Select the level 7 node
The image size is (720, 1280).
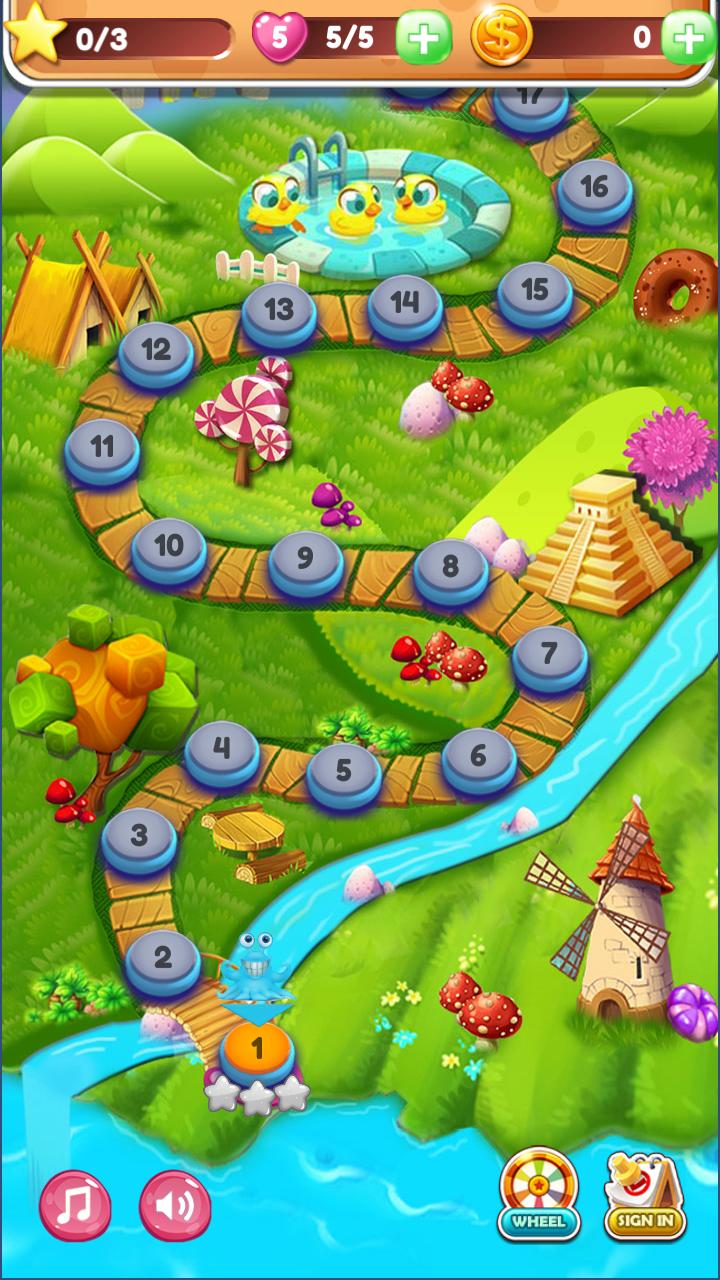click(549, 655)
